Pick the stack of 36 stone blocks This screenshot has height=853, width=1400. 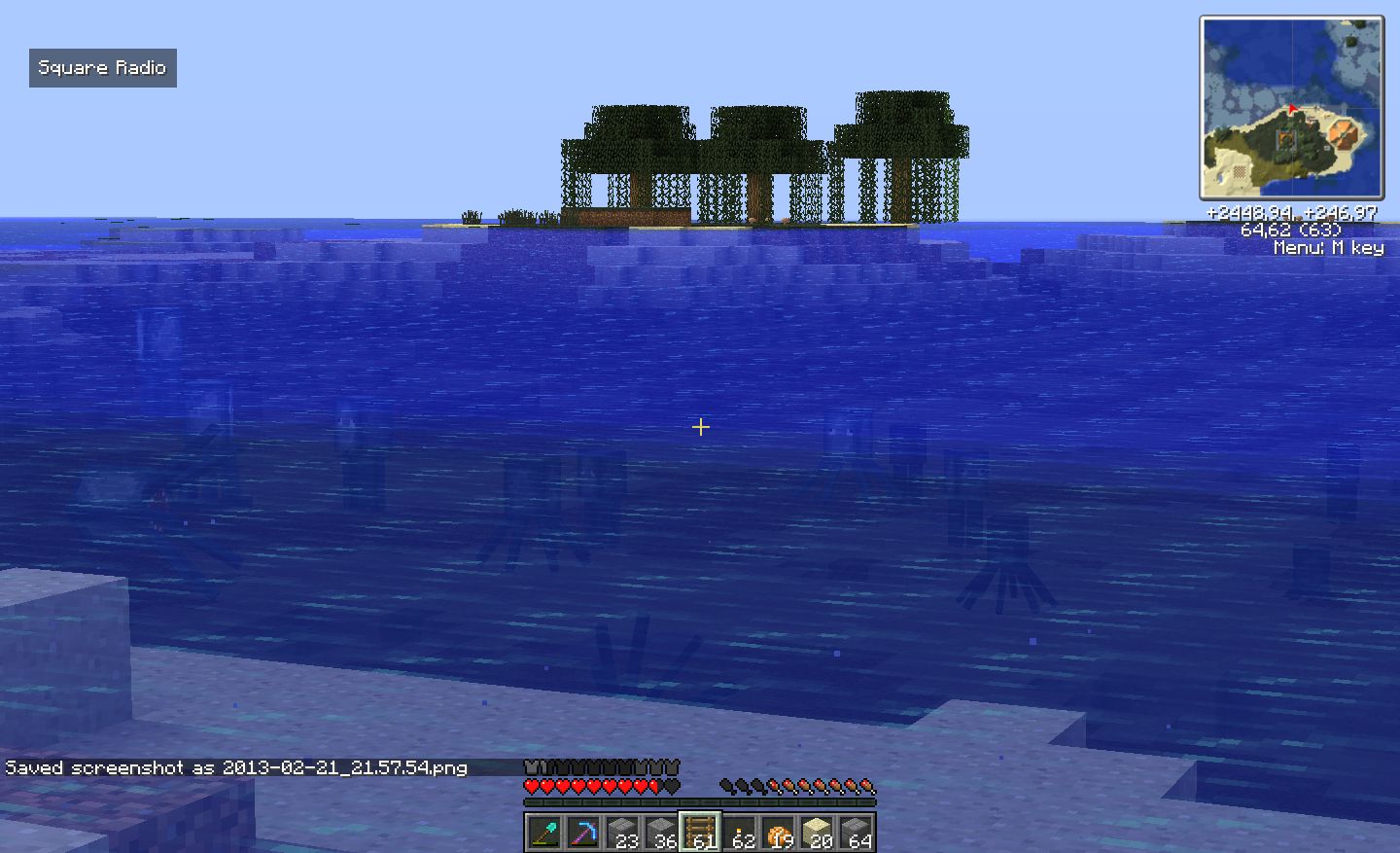tap(661, 833)
